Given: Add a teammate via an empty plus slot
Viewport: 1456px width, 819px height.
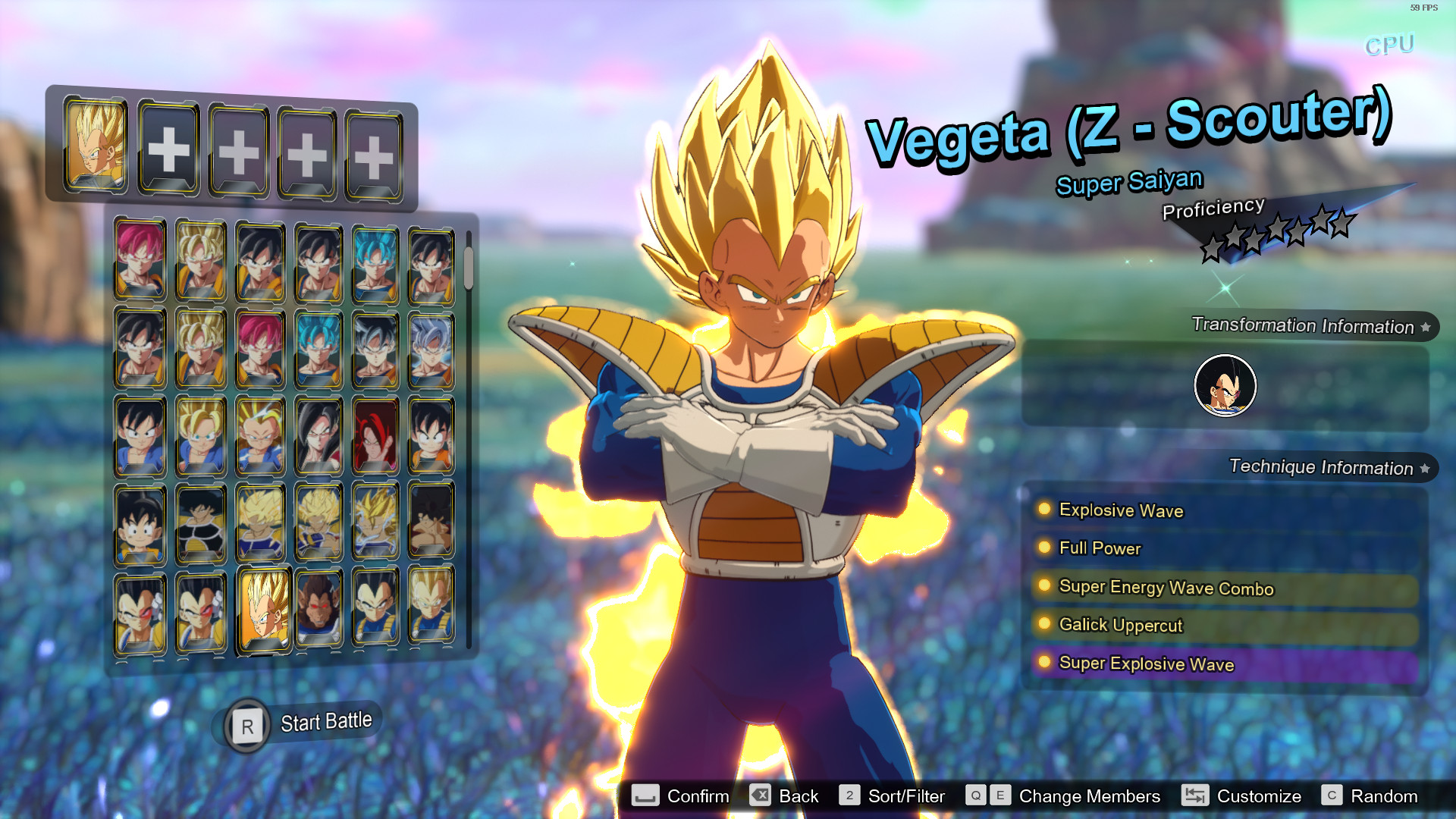Looking at the screenshot, I should coord(168,150).
